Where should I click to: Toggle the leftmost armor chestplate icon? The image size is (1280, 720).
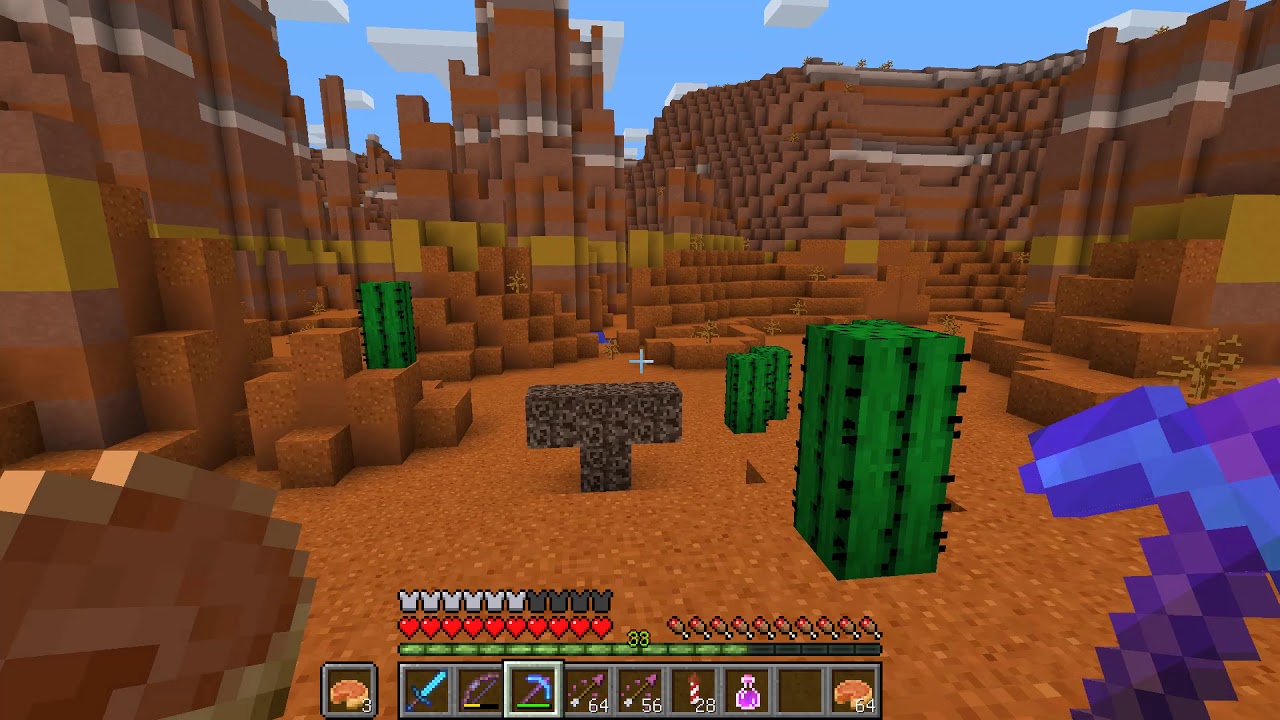[406, 601]
